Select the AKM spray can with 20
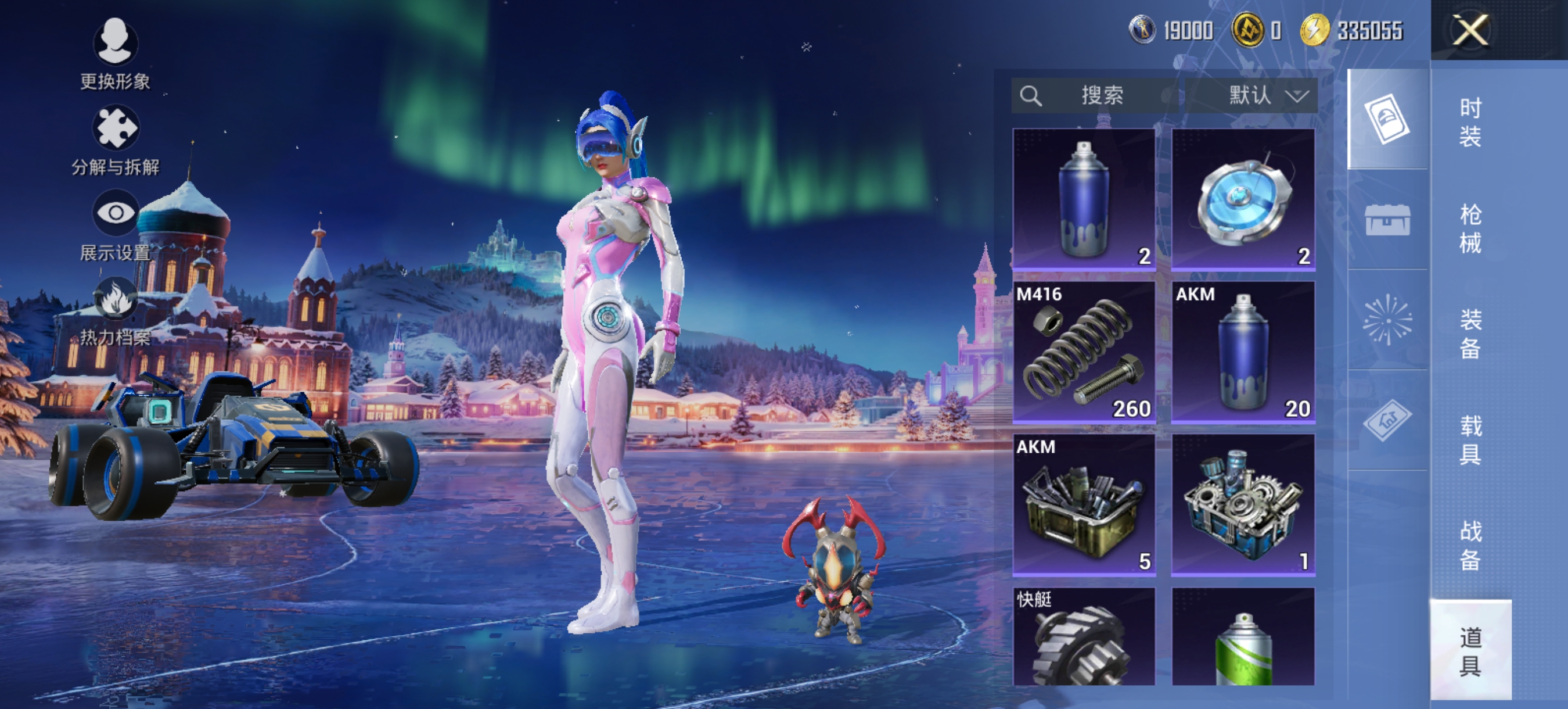This screenshot has height=709, width=1568. (x=1243, y=352)
